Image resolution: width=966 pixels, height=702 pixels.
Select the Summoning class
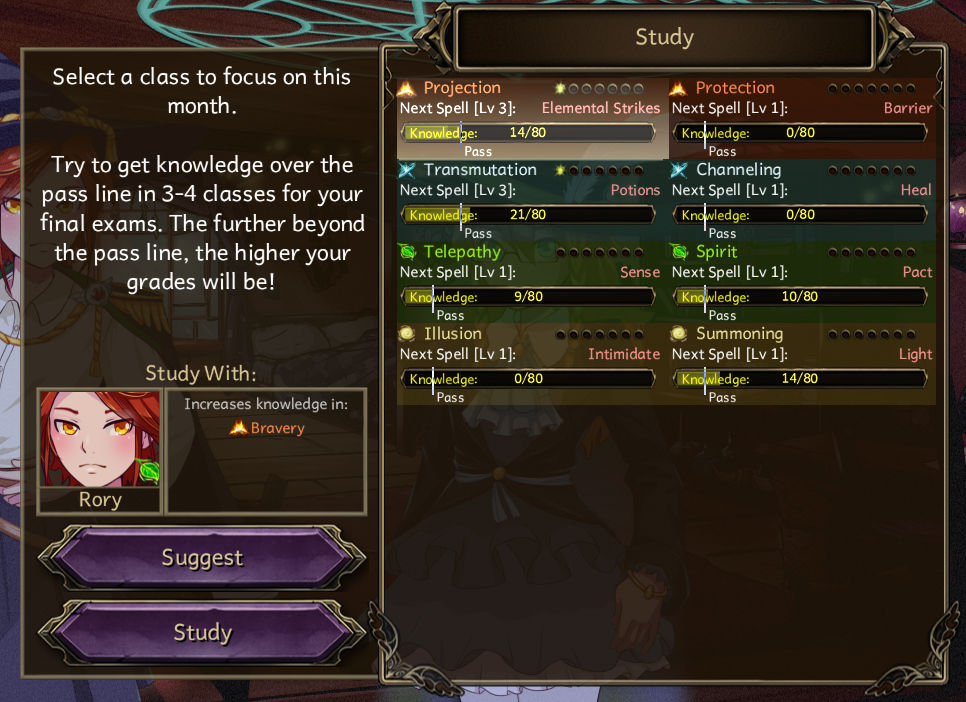[x=803, y=364]
